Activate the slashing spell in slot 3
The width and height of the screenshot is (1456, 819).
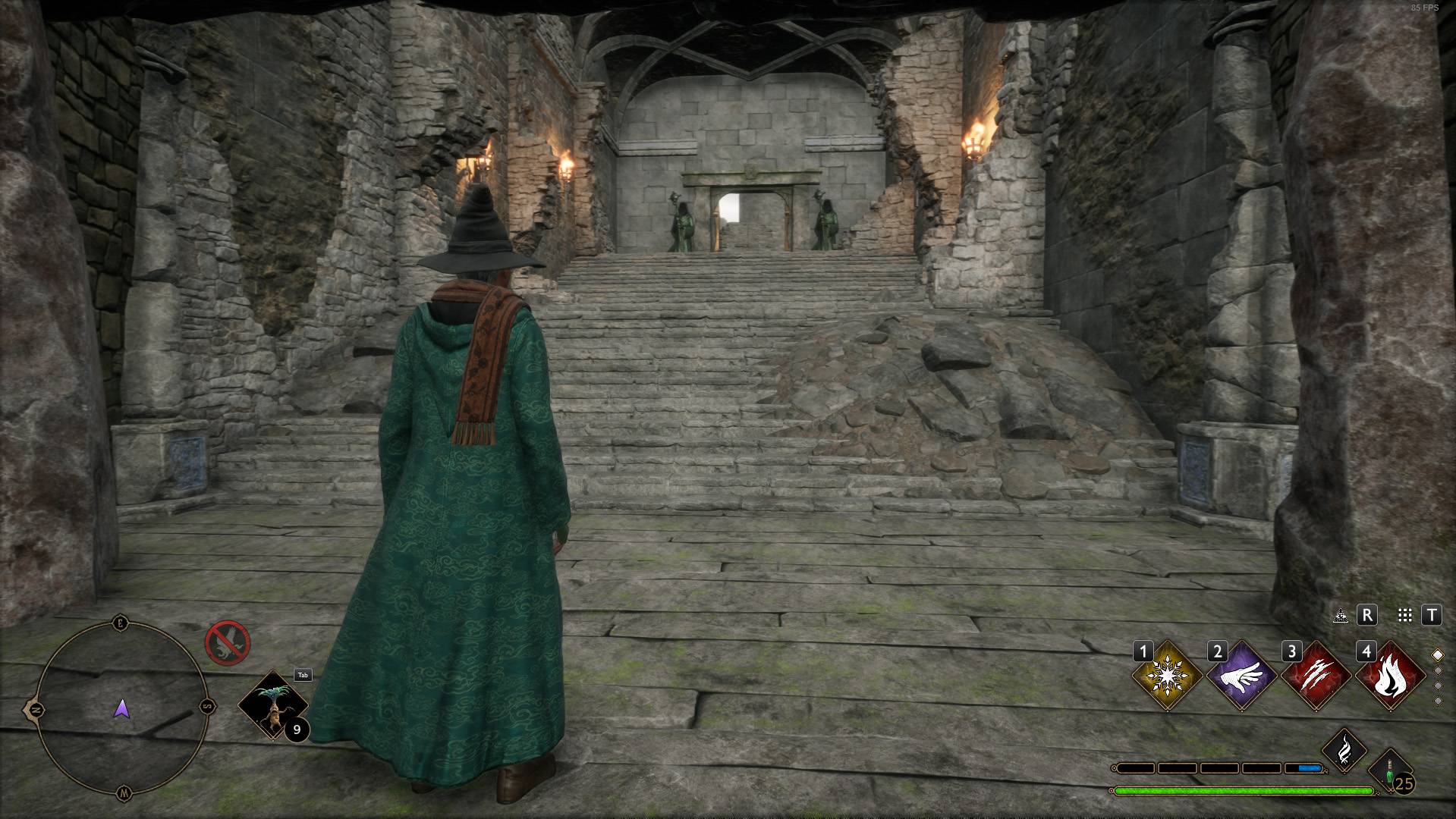click(1316, 676)
